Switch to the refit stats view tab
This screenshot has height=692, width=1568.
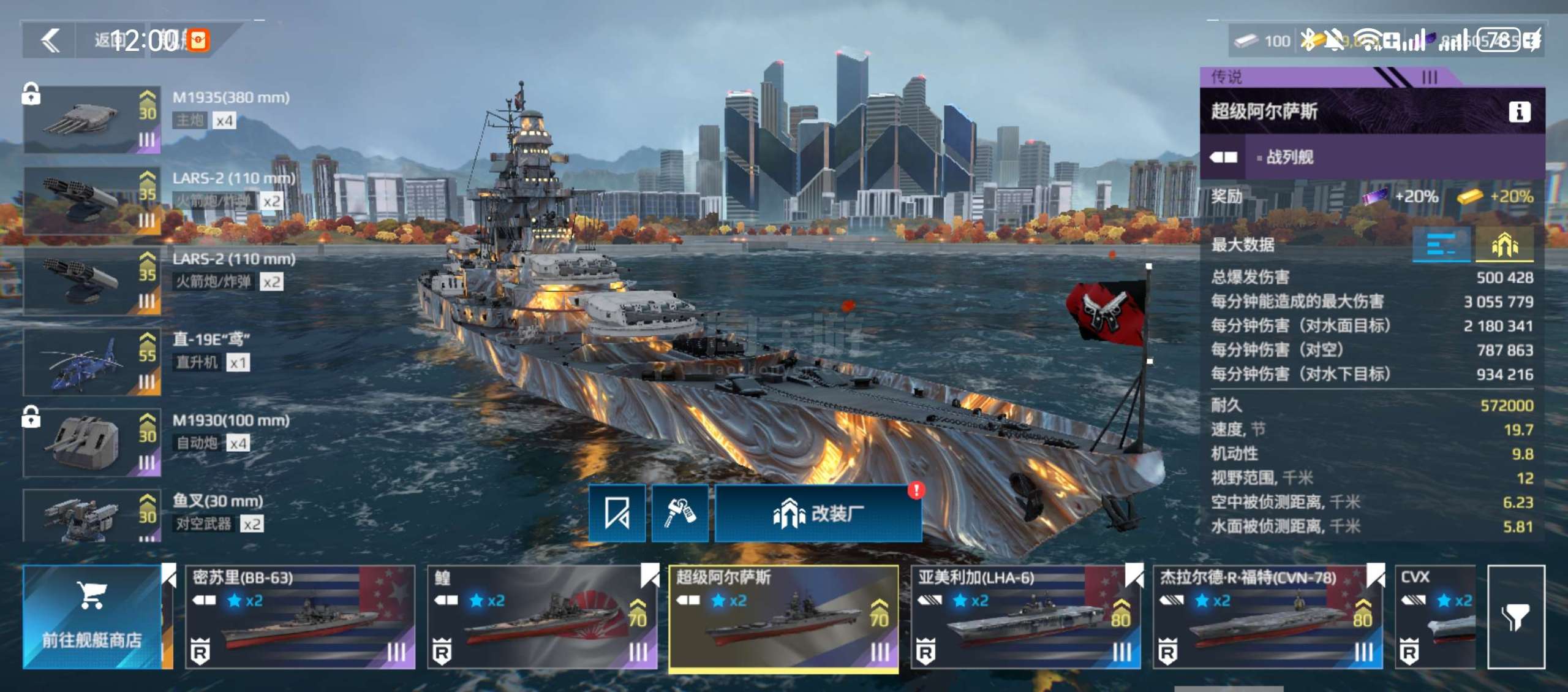tap(1504, 245)
